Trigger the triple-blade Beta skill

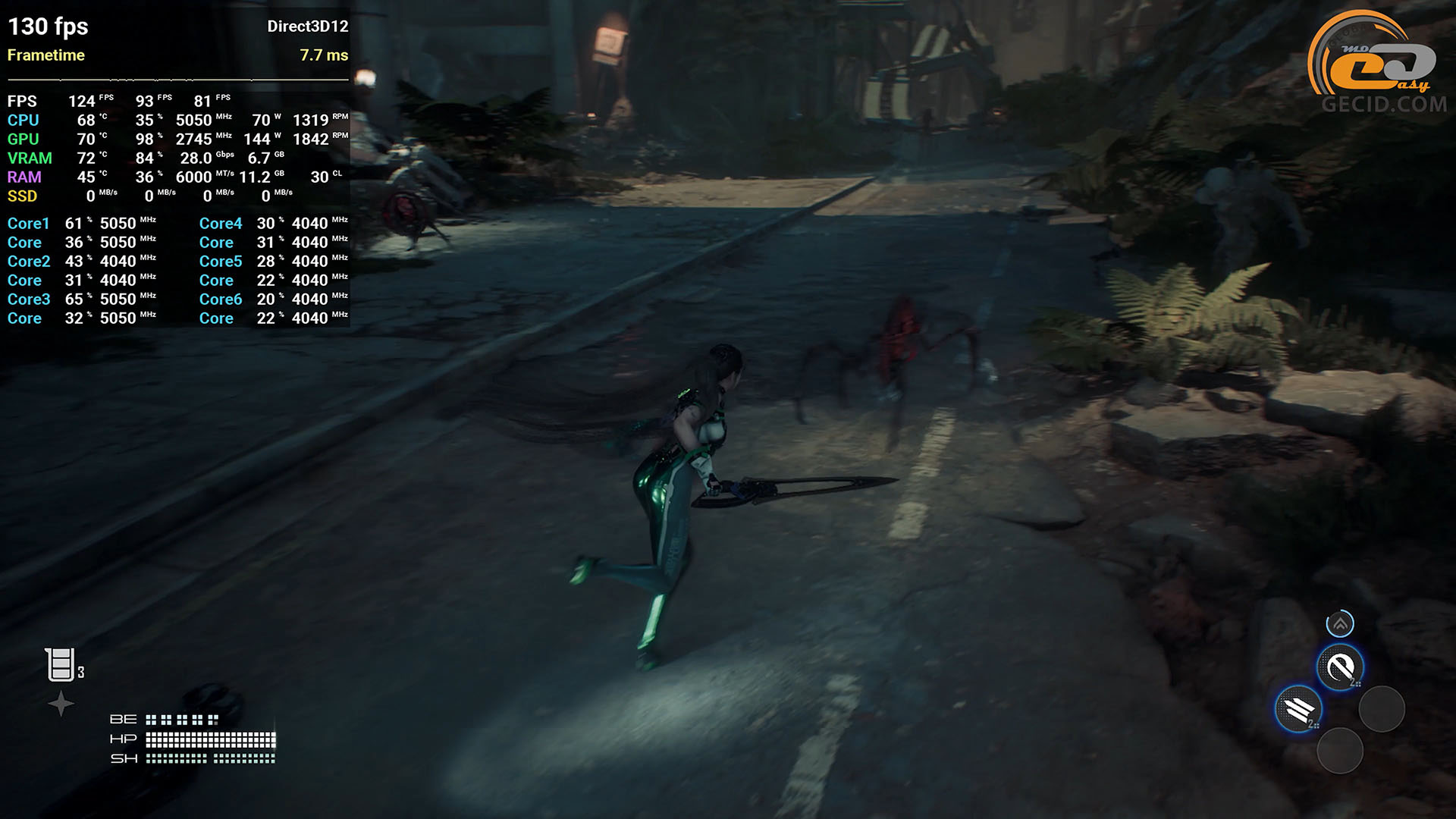1298,710
